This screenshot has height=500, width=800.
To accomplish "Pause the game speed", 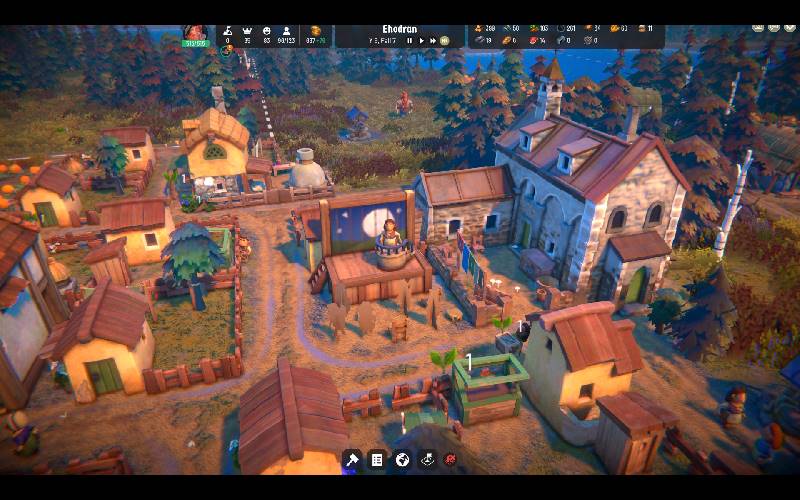I will click(x=409, y=41).
